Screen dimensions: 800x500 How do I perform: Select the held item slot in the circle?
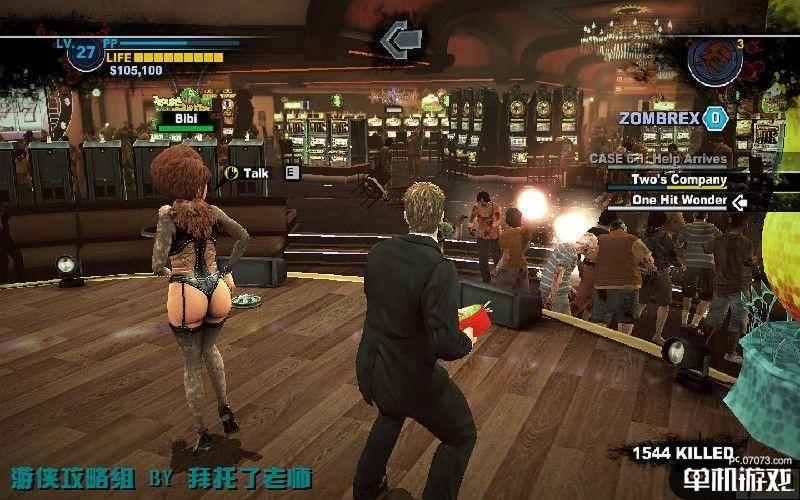(x=716, y=60)
